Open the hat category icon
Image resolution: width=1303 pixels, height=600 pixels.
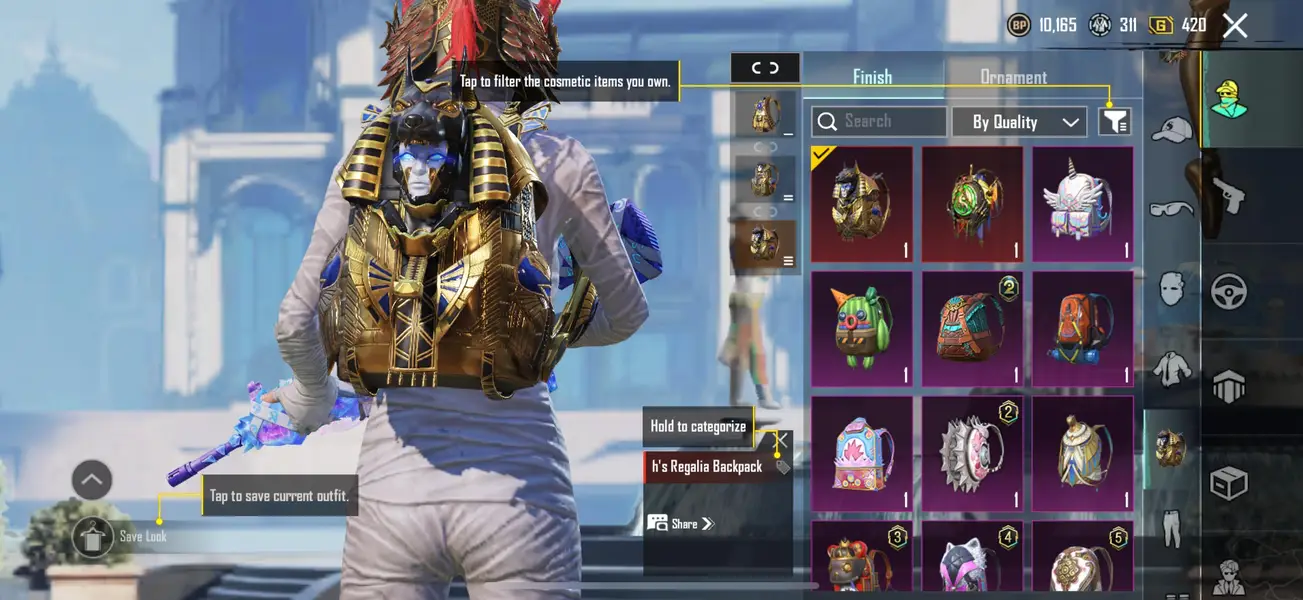tap(1172, 130)
